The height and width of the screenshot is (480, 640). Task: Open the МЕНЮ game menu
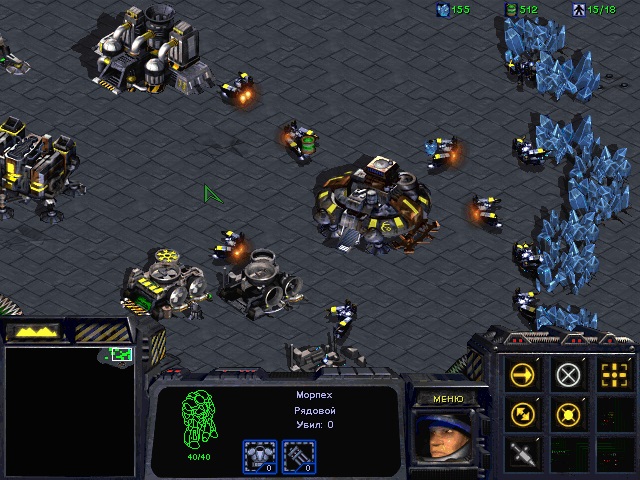point(447,399)
